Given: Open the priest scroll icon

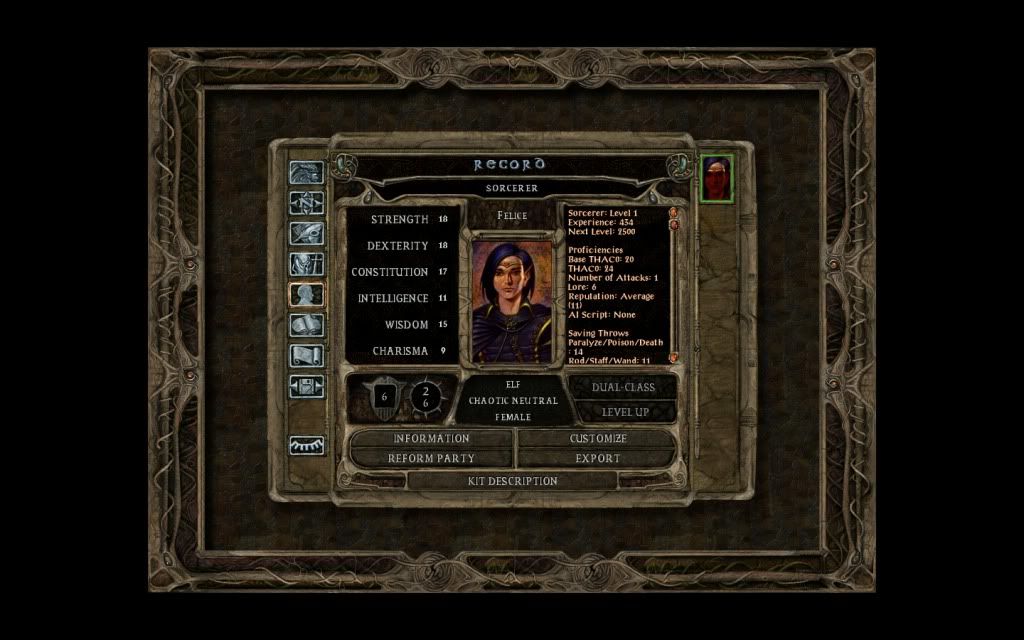Looking at the screenshot, I should (306, 355).
